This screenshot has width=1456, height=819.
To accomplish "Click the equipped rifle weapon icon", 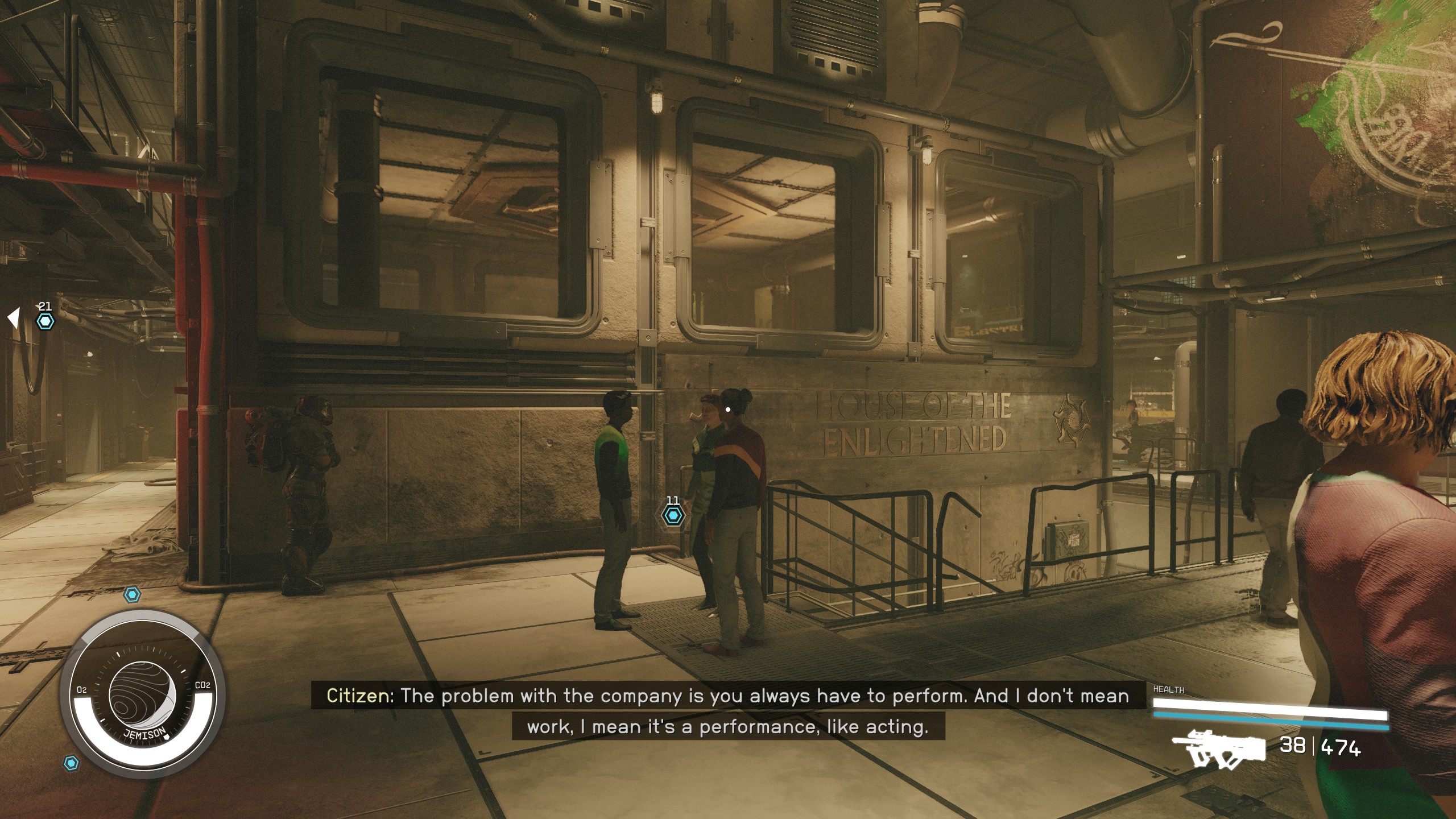I will tap(1218, 747).
